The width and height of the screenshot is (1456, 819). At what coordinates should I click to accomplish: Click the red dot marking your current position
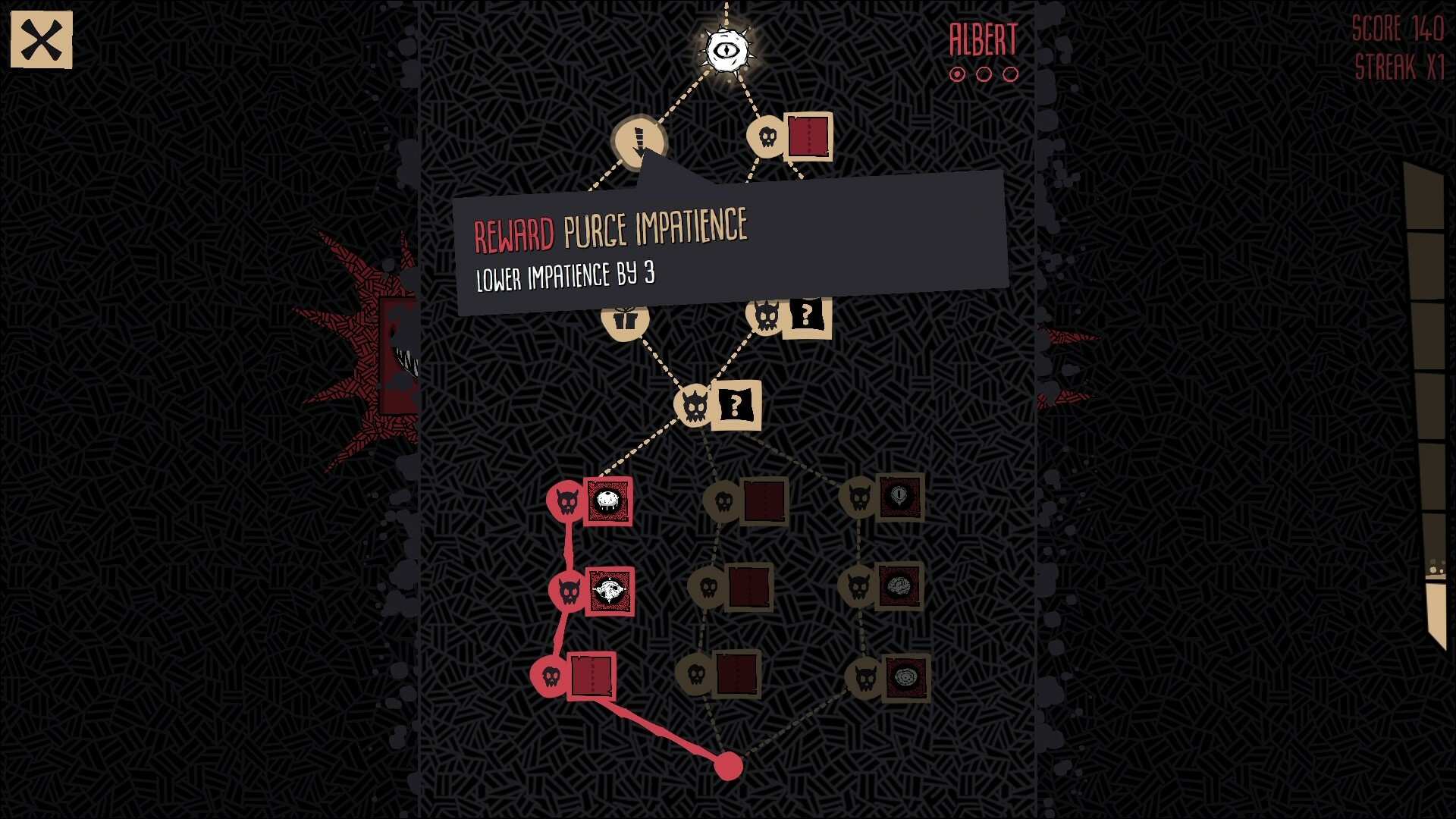730,766
